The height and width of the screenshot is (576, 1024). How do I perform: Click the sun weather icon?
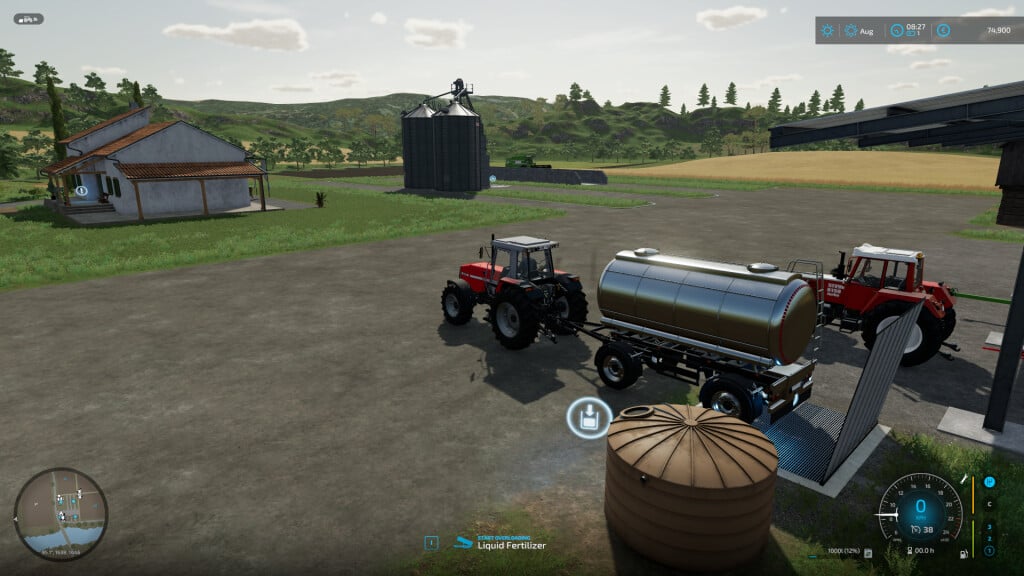pyautogui.click(x=827, y=30)
